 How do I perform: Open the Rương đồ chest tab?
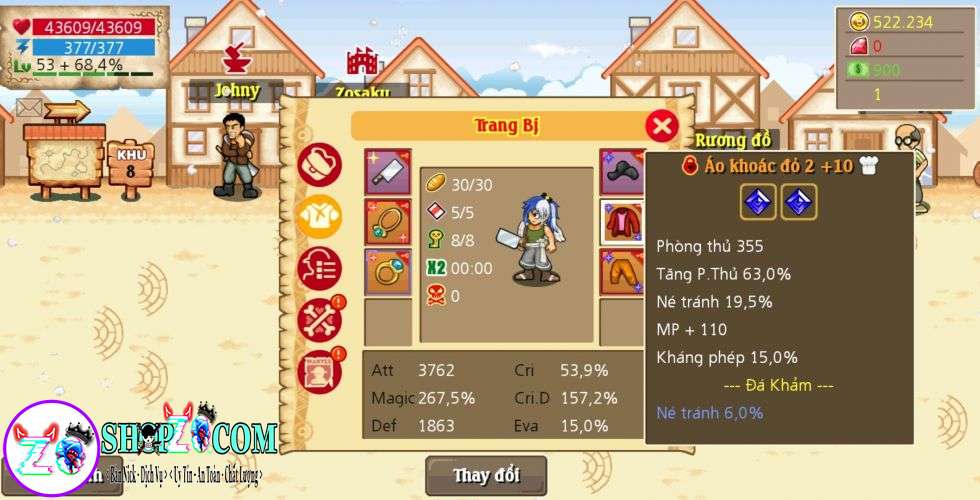pyautogui.click(x=733, y=139)
